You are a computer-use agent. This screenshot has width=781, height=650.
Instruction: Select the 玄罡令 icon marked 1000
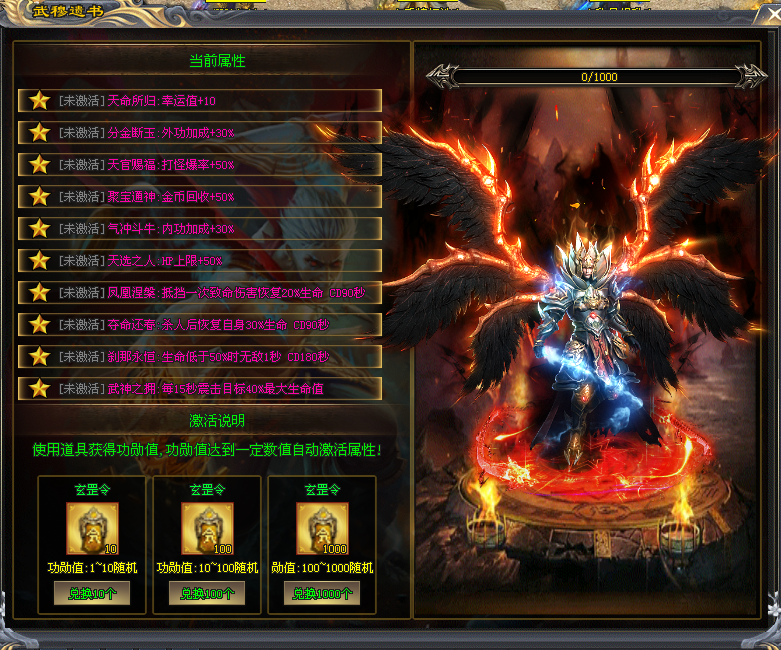[x=322, y=529]
